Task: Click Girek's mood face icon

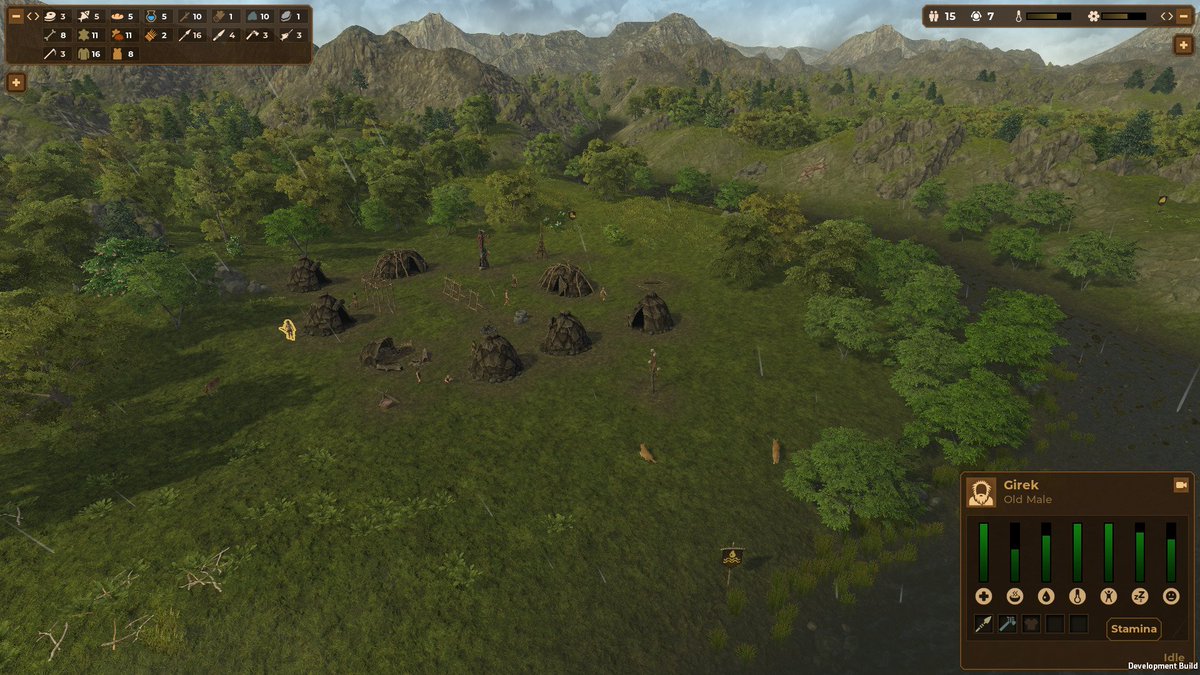Action: click(x=1170, y=596)
